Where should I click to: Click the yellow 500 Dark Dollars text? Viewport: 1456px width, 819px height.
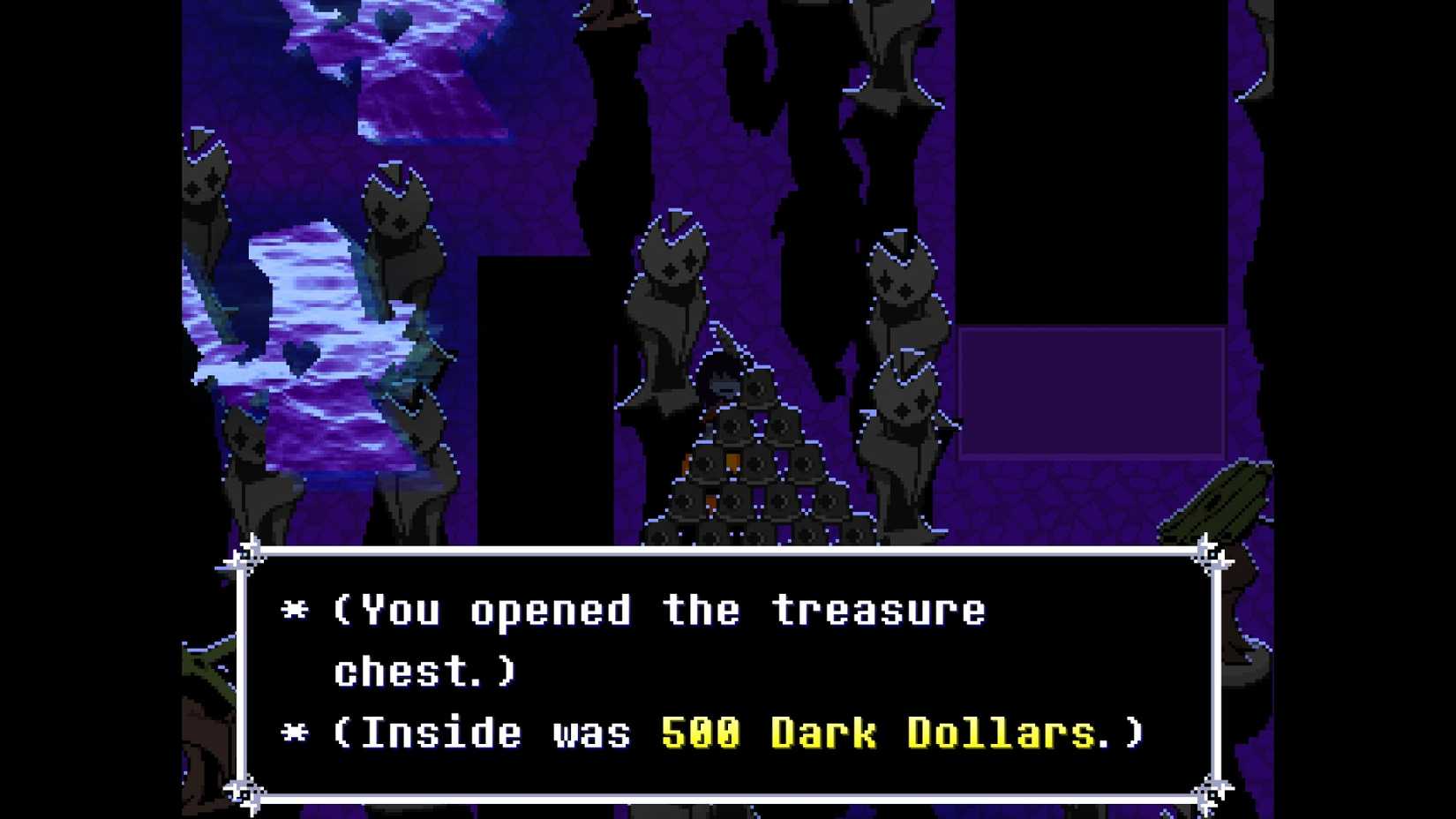point(896,733)
